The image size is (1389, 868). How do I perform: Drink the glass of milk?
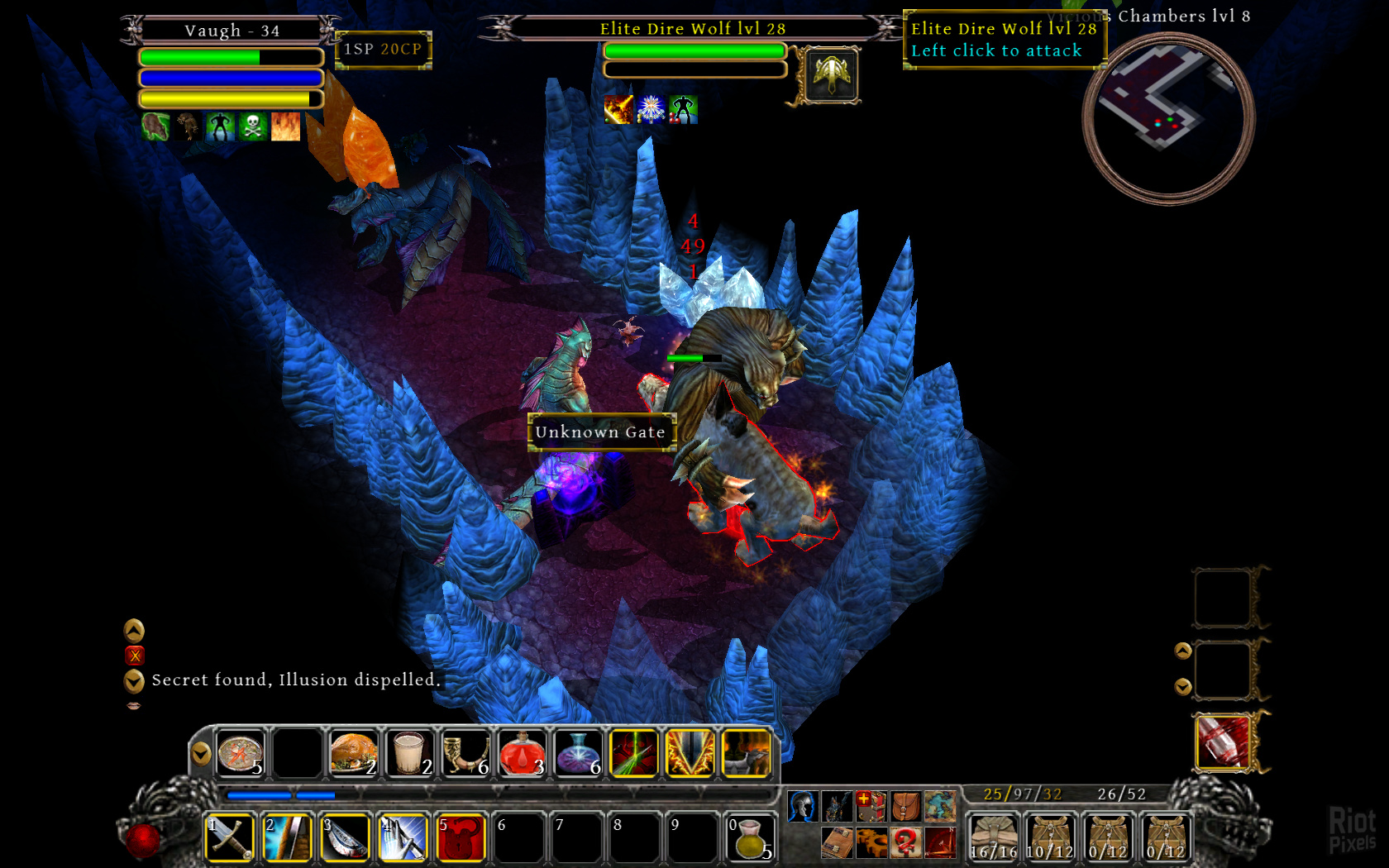410,753
